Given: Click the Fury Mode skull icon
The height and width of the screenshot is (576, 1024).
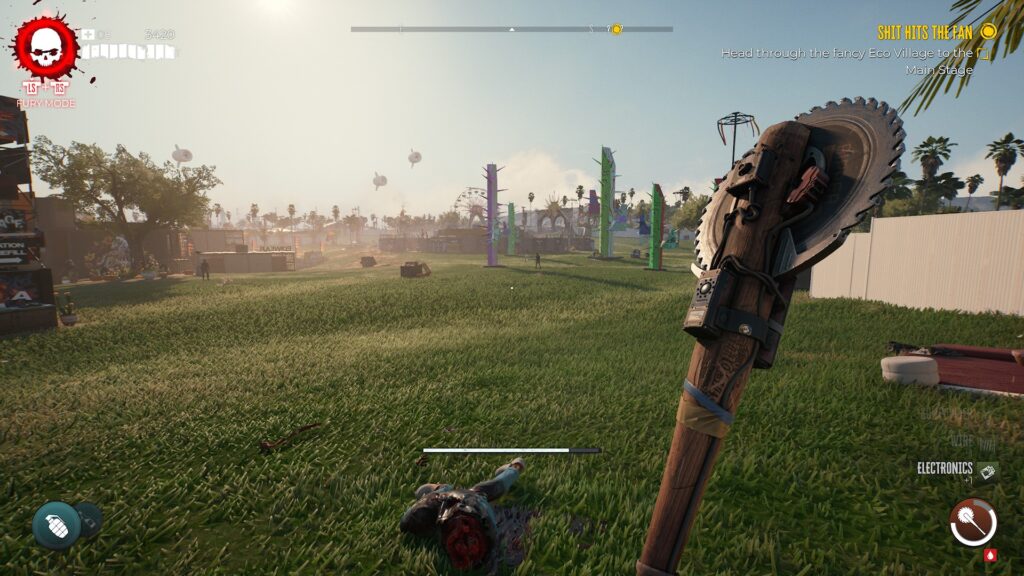Looking at the screenshot, I should tap(45, 47).
